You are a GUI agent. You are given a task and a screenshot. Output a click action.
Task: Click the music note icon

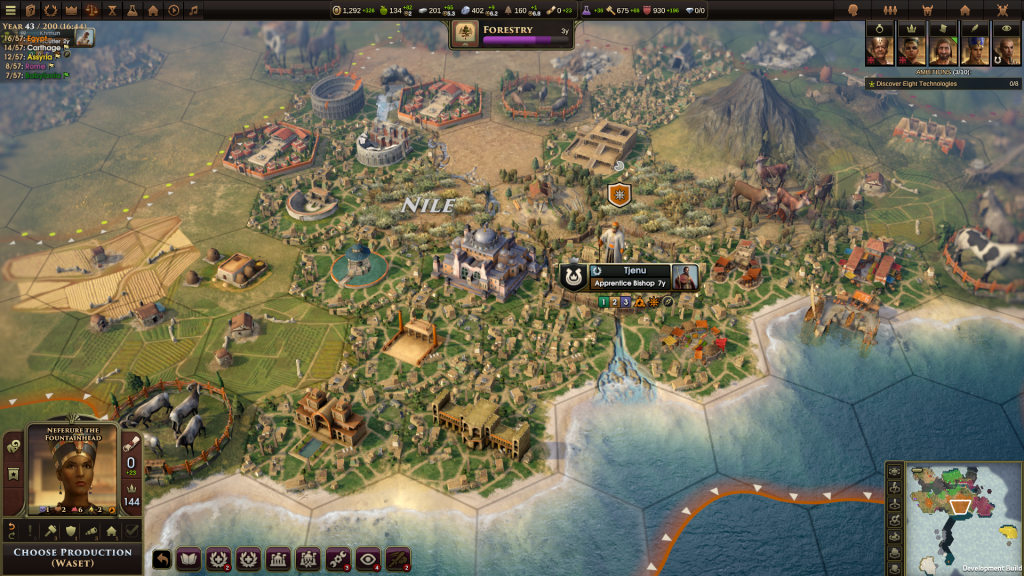point(194,10)
